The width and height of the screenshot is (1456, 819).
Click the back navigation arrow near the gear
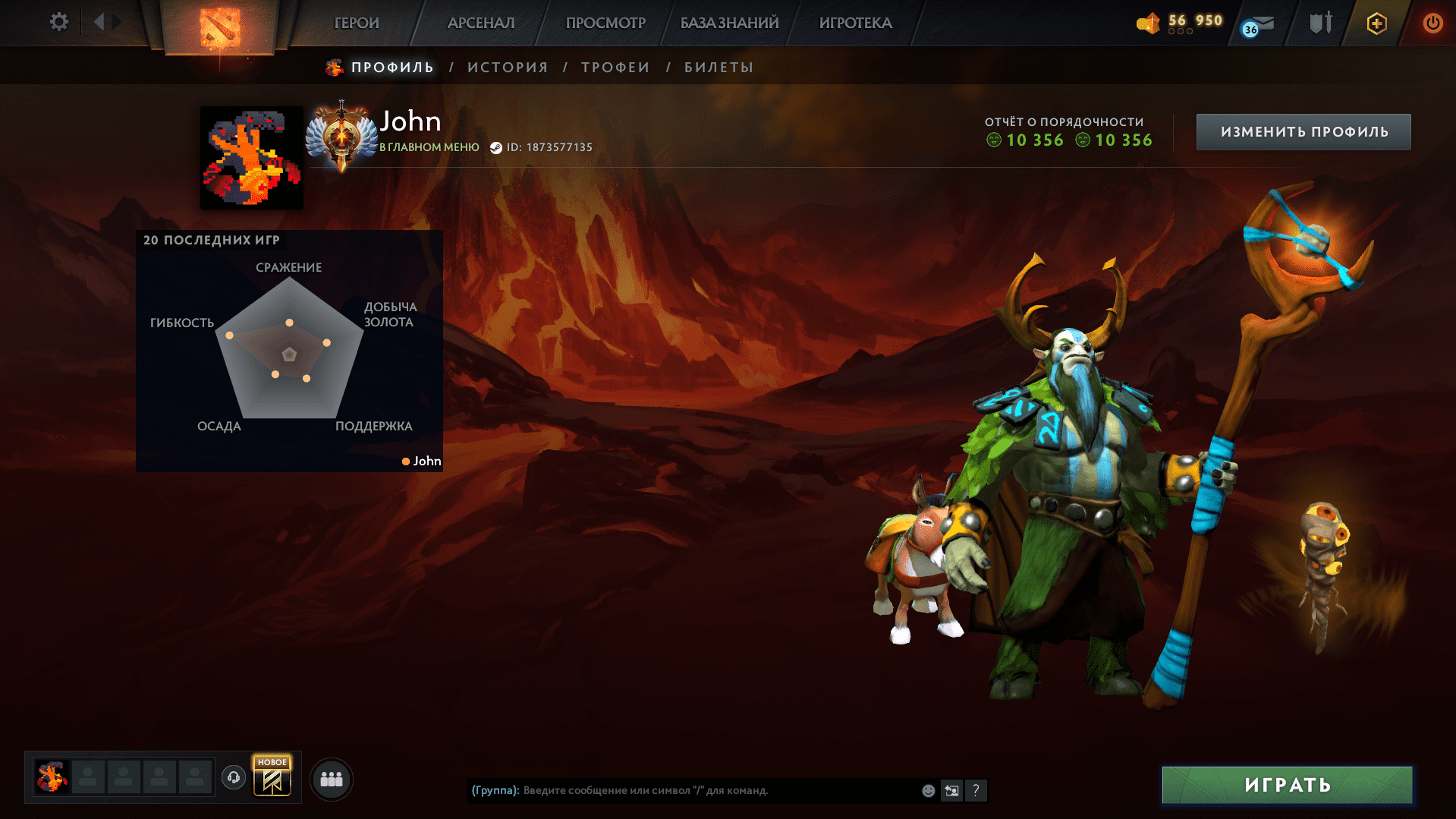99,22
